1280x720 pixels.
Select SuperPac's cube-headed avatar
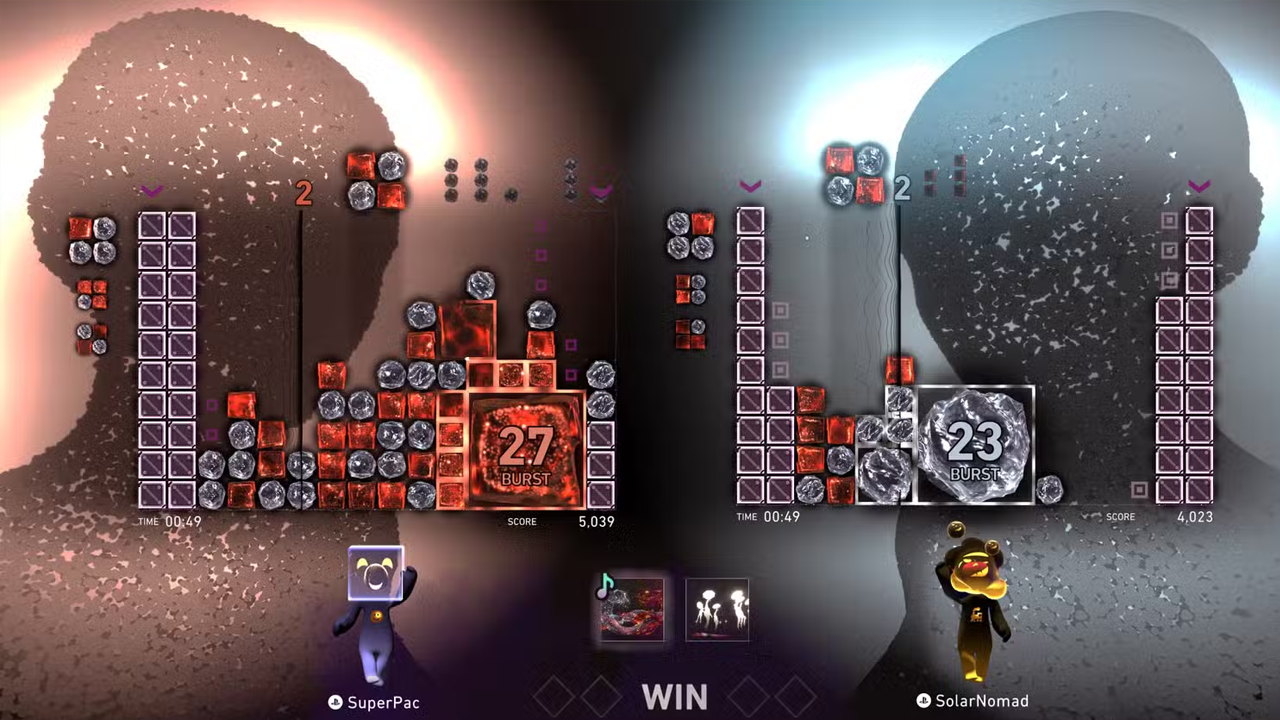click(x=378, y=612)
